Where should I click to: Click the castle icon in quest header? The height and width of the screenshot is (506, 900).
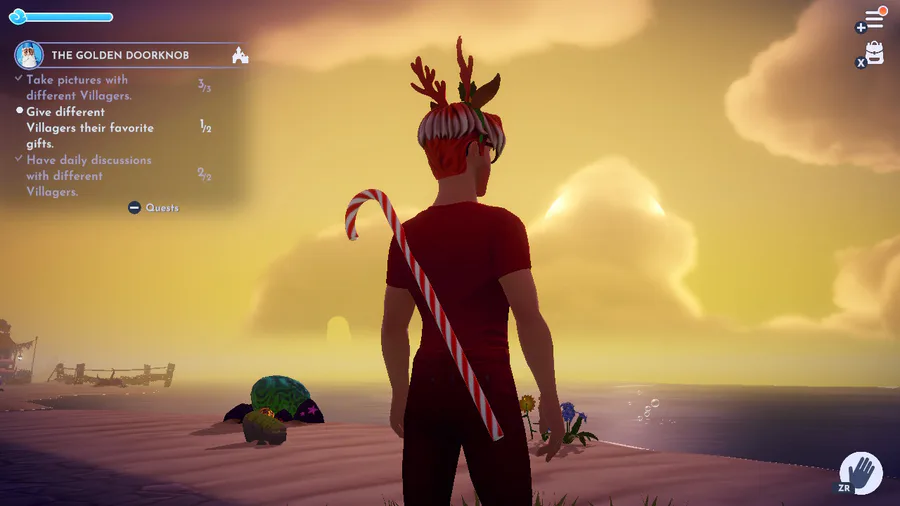coord(240,55)
